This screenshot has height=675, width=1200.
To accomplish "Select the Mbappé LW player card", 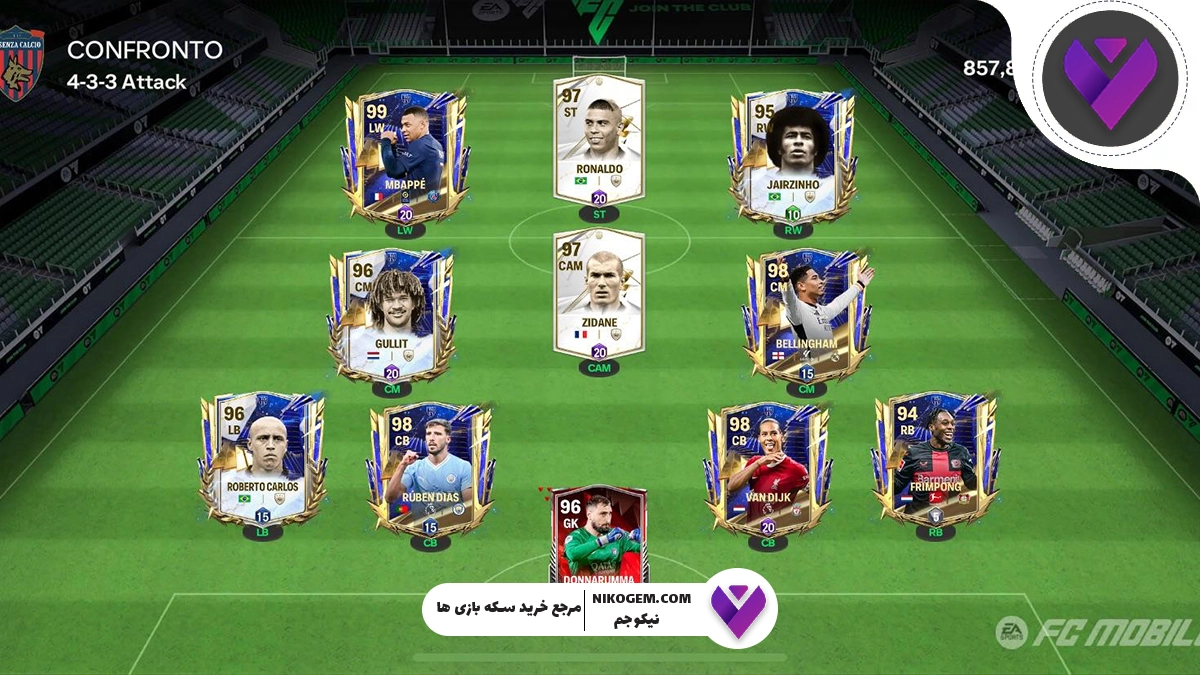I will (x=404, y=157).
